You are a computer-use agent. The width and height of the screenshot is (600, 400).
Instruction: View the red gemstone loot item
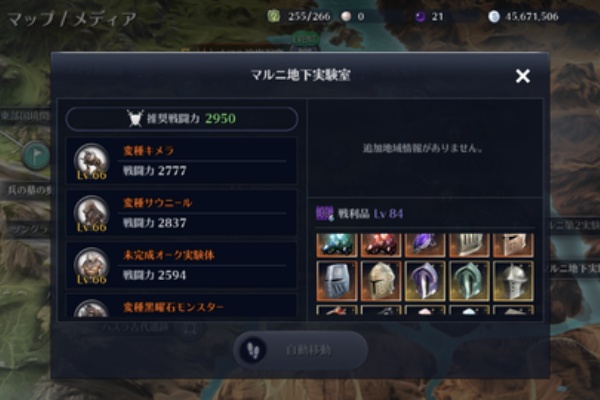coord(381,245)
